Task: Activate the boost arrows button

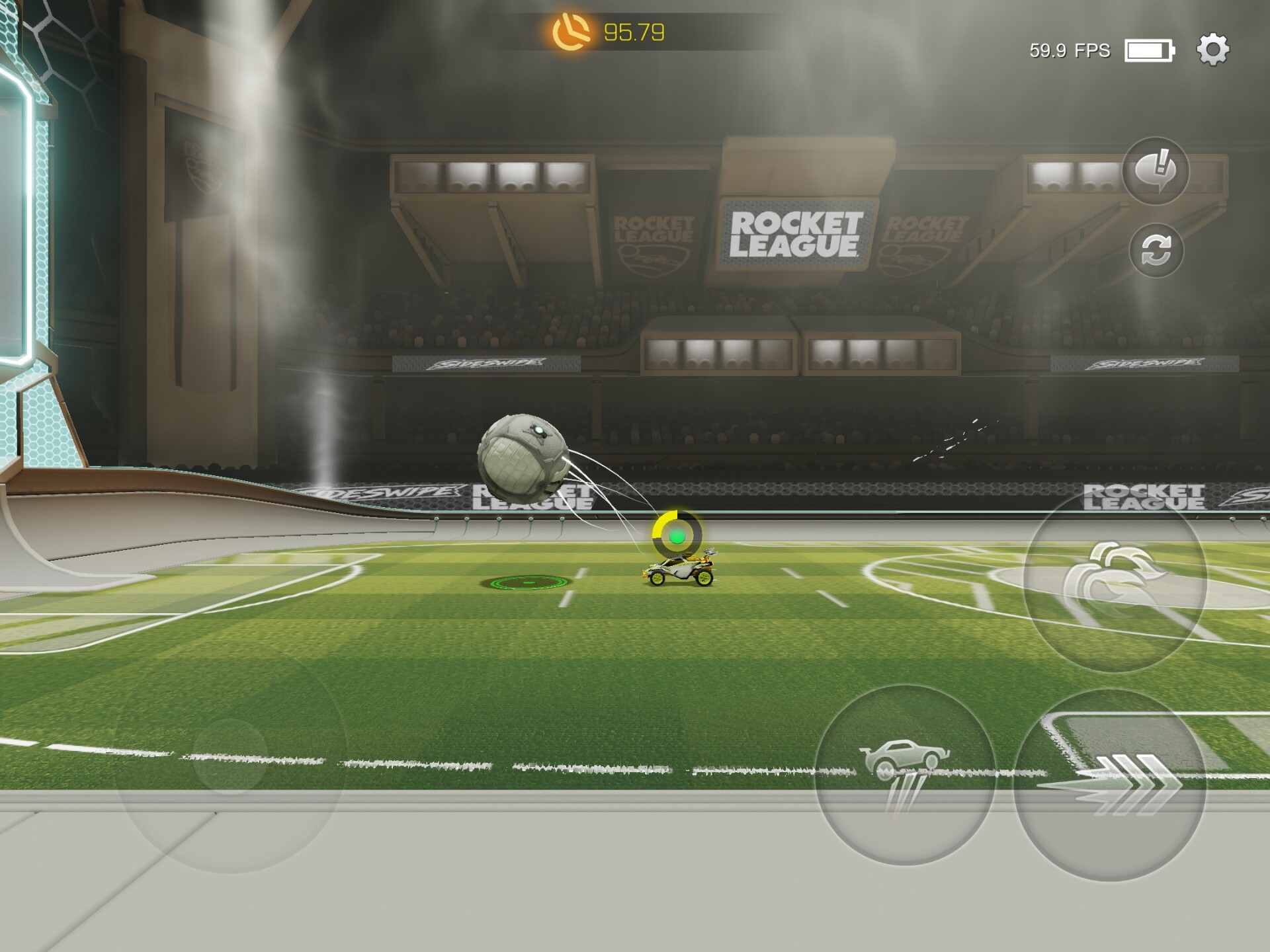Action: pyautogui.click(x=1109, y=785)
